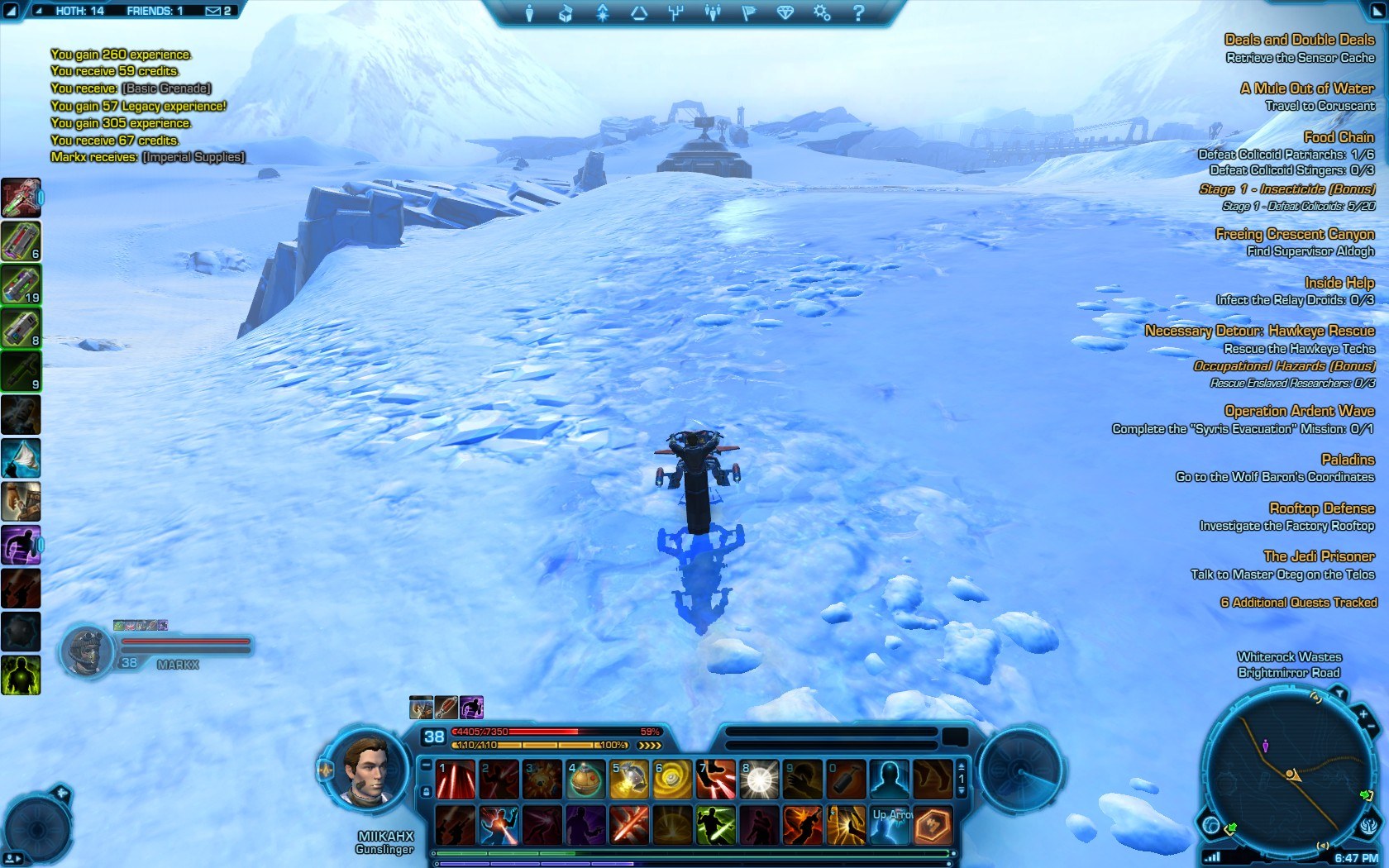Select companion Markx's portrait

(85, 651)
